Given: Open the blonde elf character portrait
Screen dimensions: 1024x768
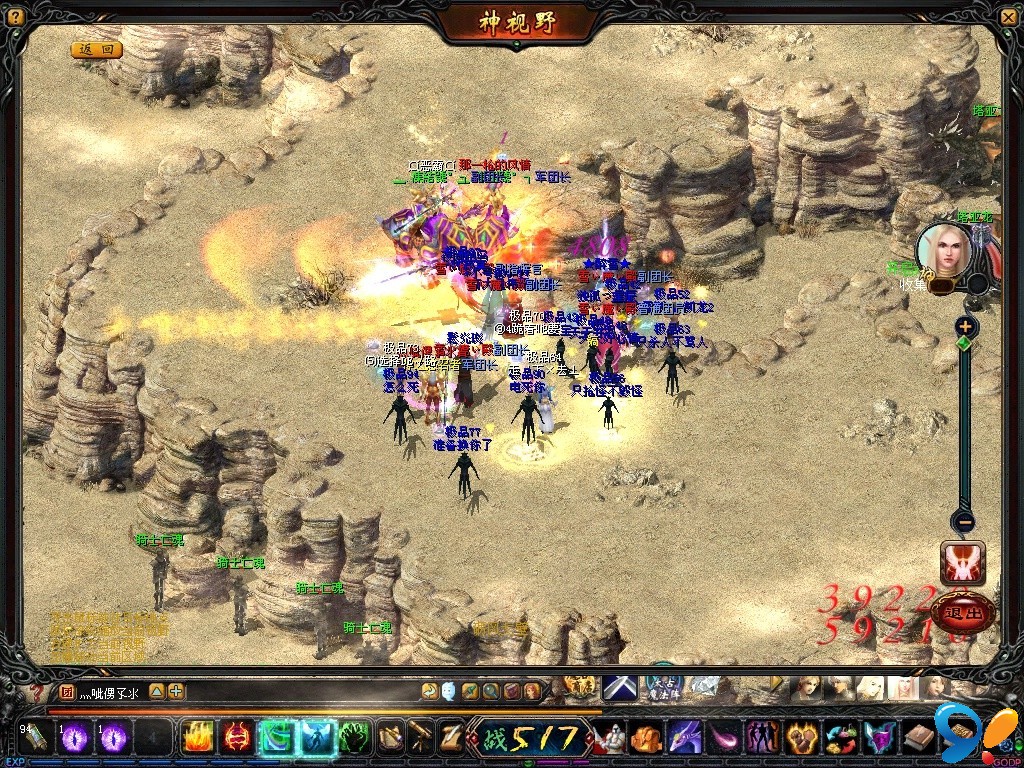Looking at the screenshot, I should point(942,249).
